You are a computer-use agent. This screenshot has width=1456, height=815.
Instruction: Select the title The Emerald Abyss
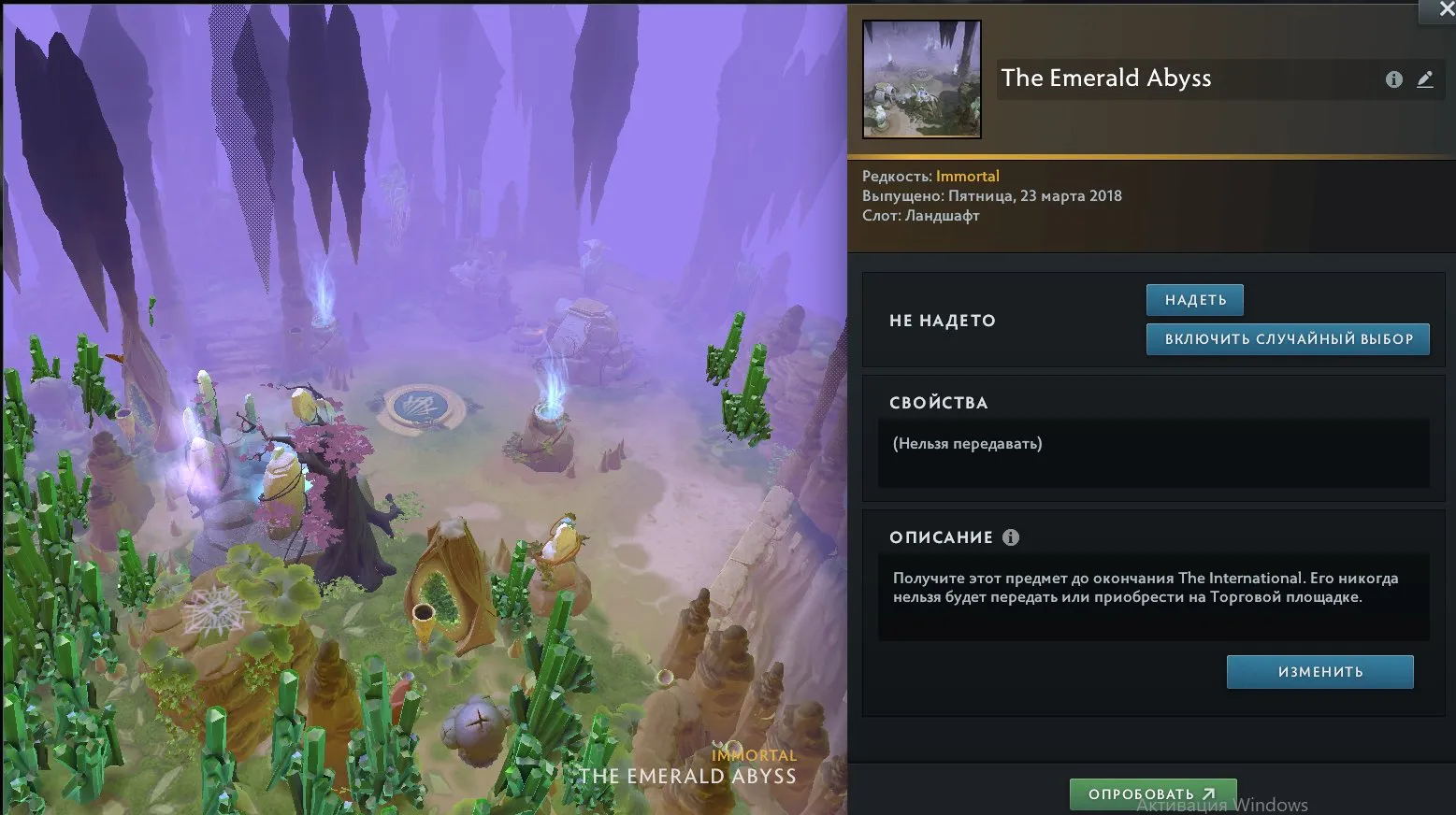tap(1105, 79)
